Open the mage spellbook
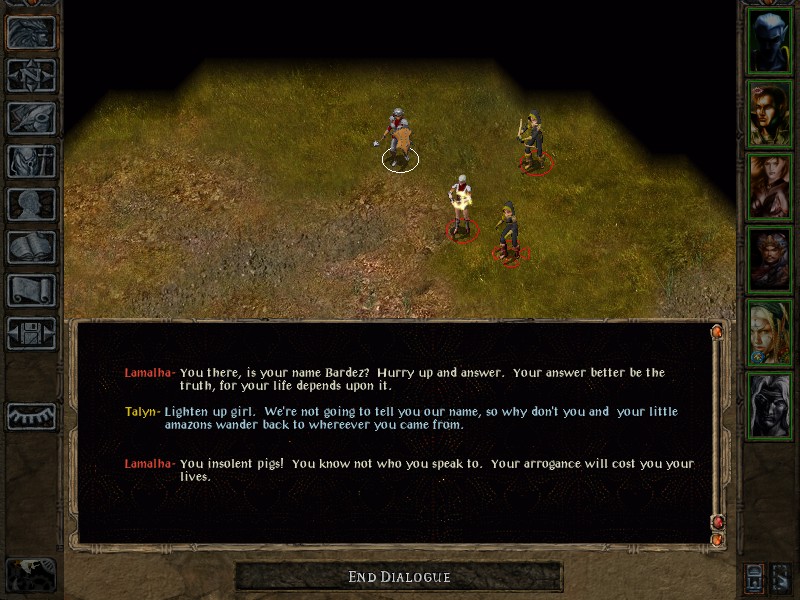Image resolution: width=800 pixels, height=600 pixels. tap(31, 247)
